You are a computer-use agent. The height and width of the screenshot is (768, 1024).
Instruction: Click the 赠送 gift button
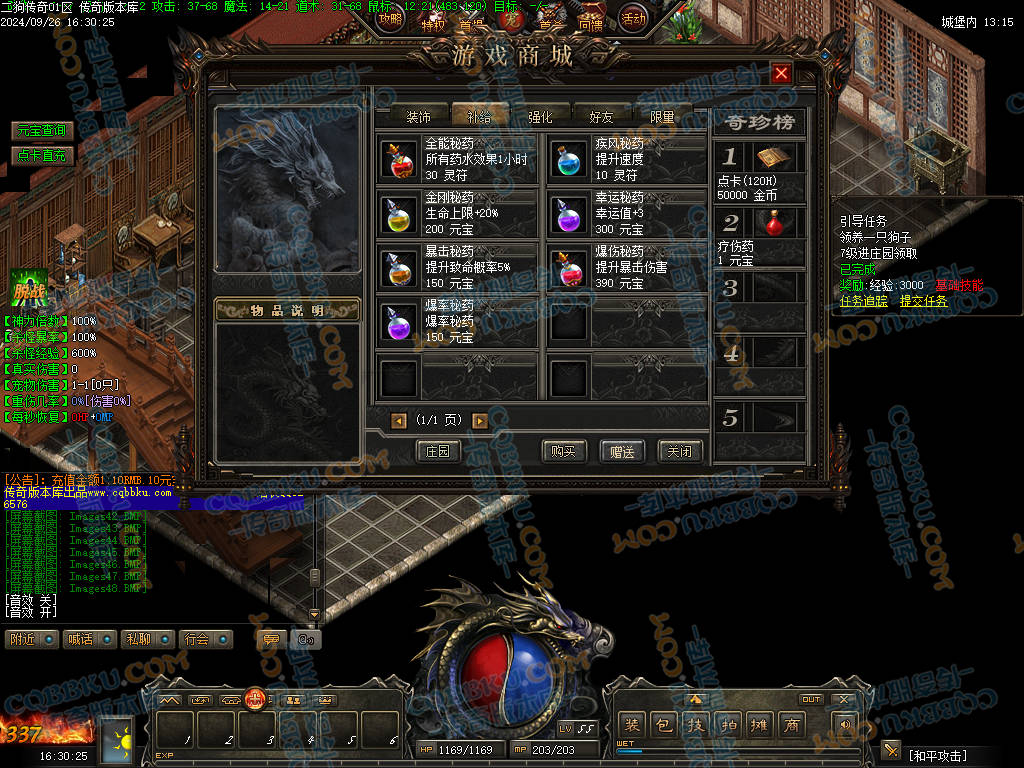click(622, 451)
